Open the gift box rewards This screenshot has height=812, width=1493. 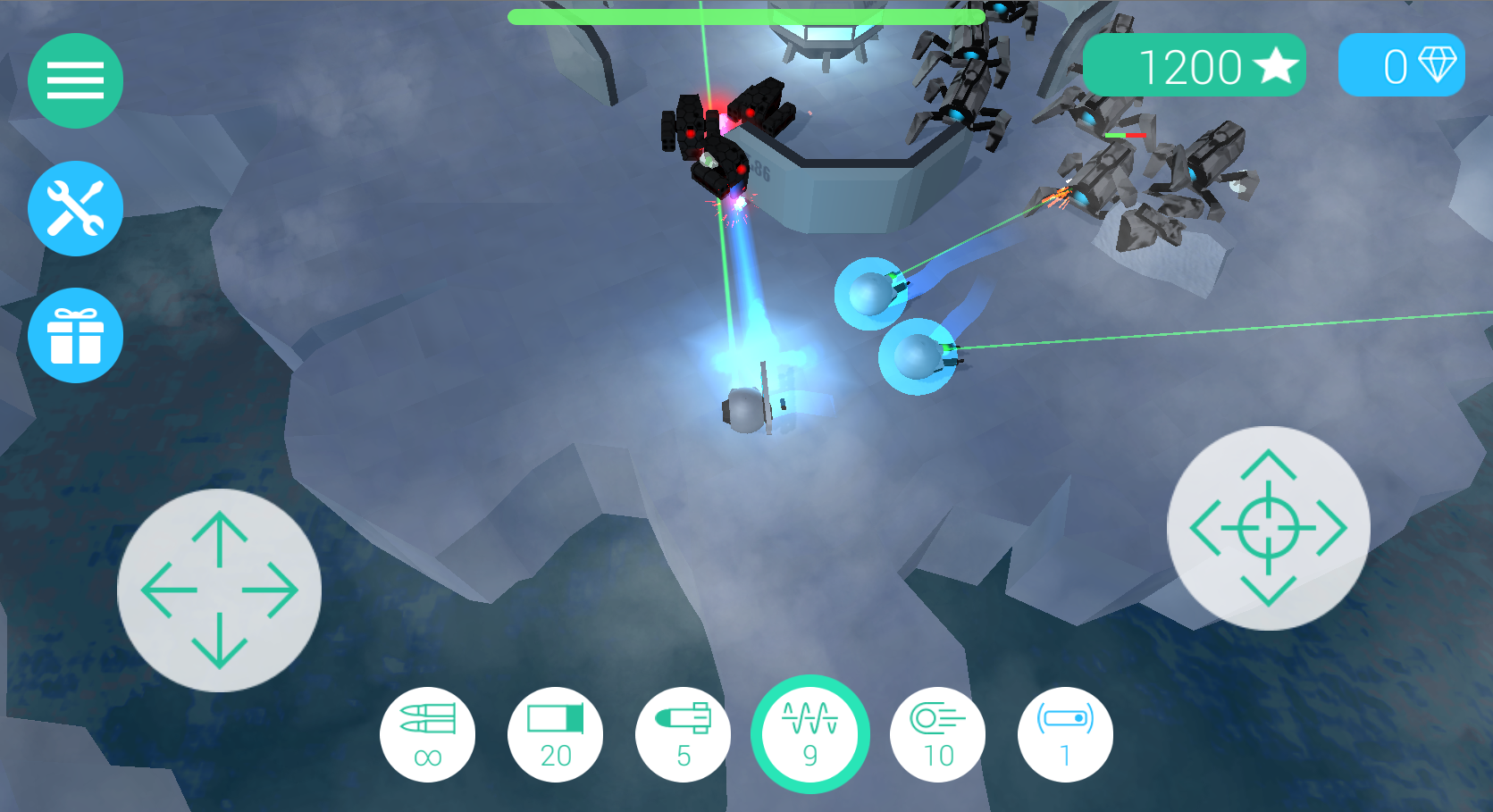coord(75,336)
